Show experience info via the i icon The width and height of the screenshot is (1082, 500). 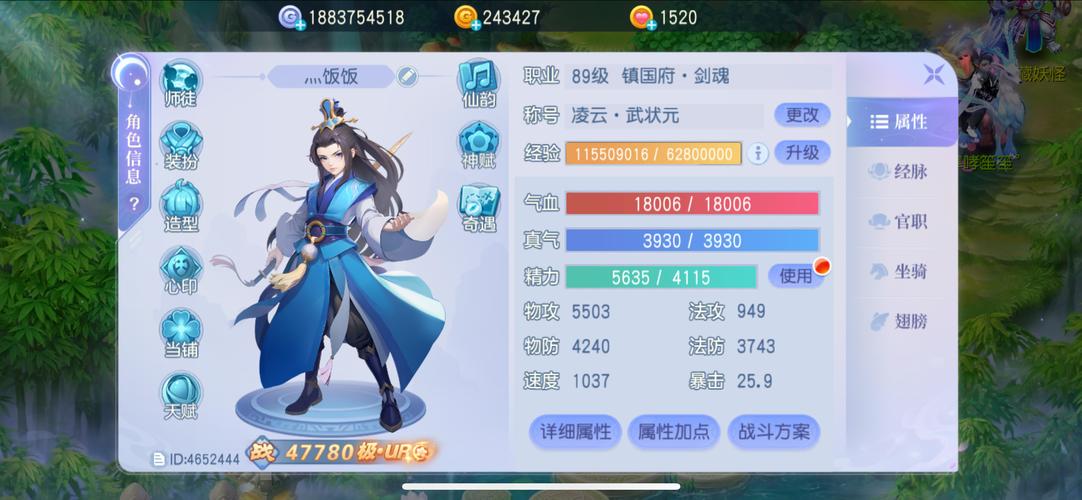(x=758, y=153)
